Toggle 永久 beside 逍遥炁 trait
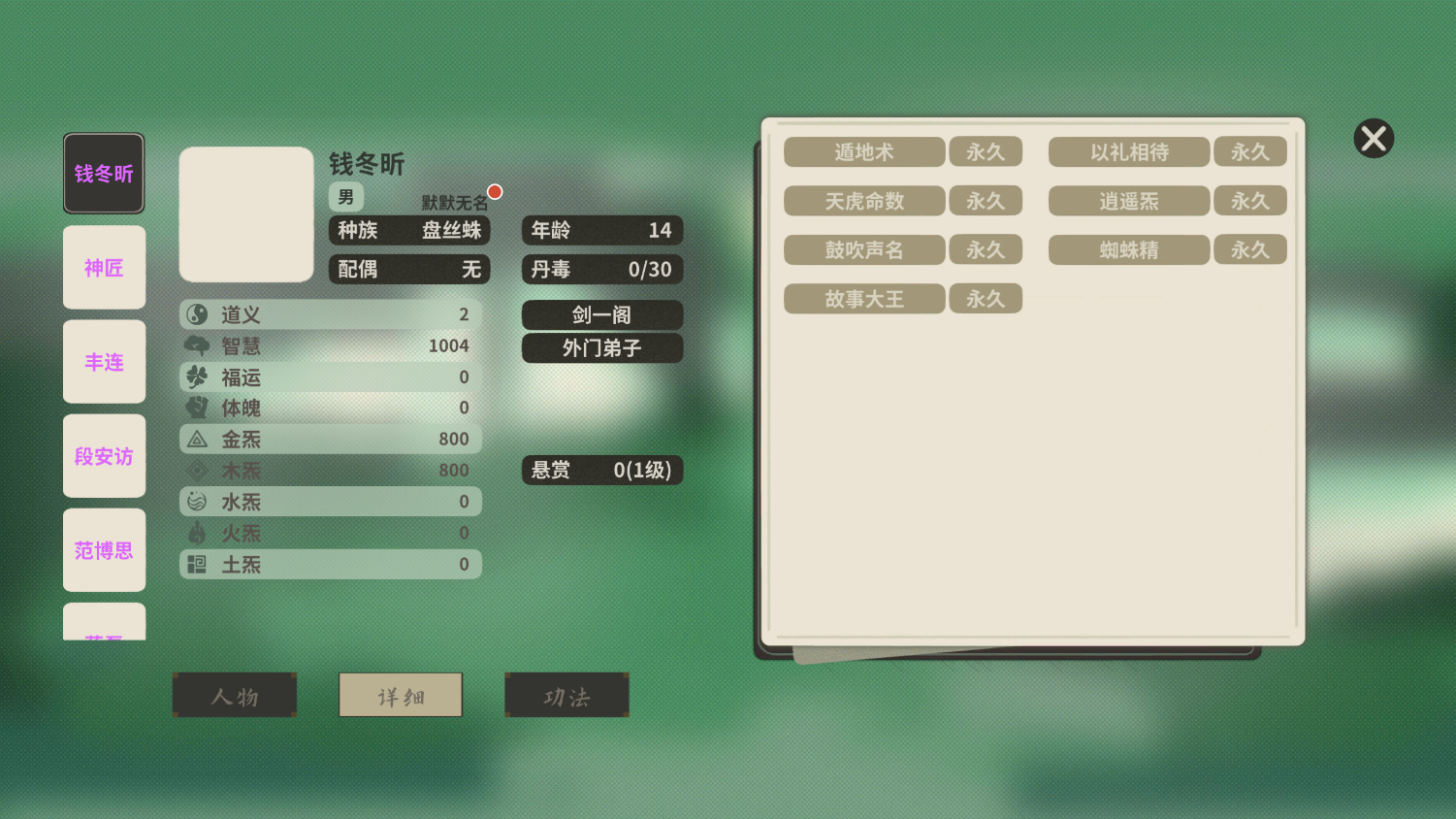The image size is (1456, 819). pos(1250,201)
